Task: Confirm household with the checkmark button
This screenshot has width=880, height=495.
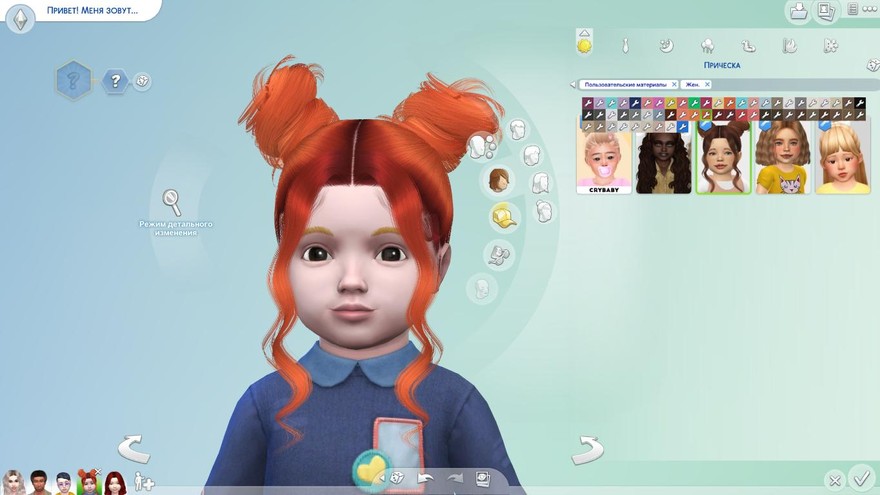Action: click(860, 478)
